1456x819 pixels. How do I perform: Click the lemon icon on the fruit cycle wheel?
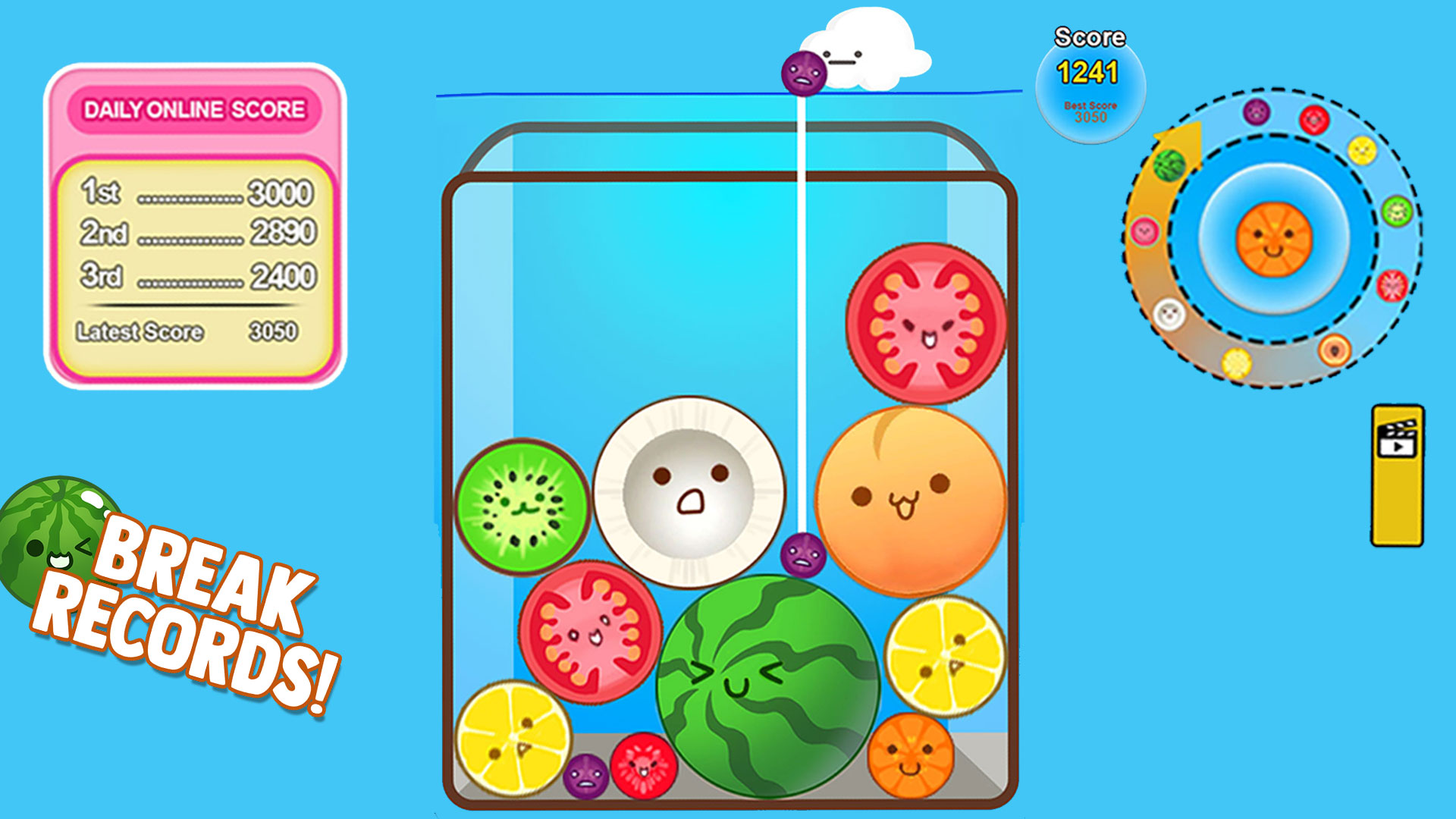[1361, 150]
